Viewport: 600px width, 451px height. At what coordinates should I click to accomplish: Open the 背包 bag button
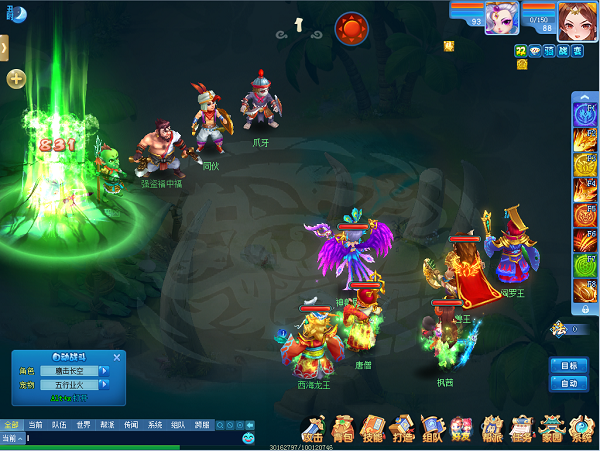pyautogui.click(x=343, y=428)
